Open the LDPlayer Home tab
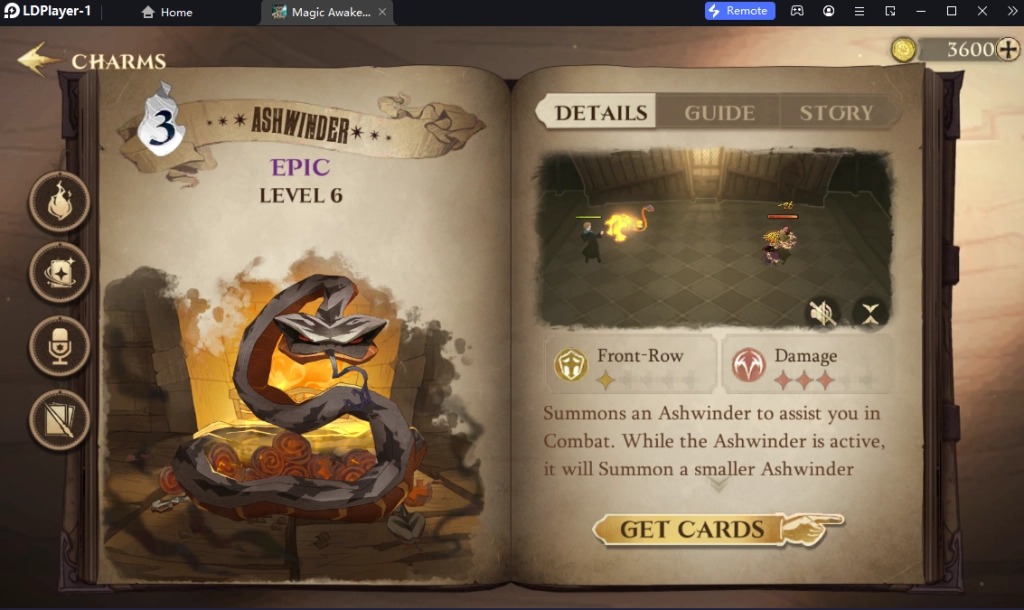Viewport: 1024px width, 610px height. pyautogui.click(x=167, y=12)
